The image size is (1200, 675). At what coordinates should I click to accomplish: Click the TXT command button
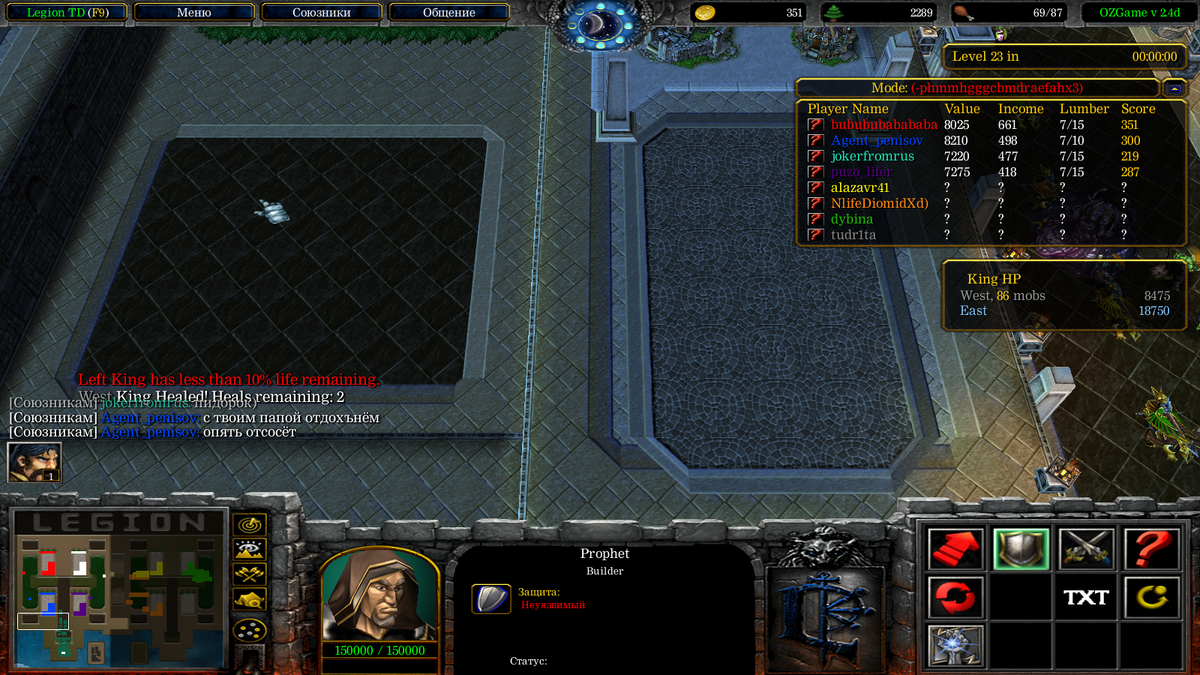[1086, 597]
